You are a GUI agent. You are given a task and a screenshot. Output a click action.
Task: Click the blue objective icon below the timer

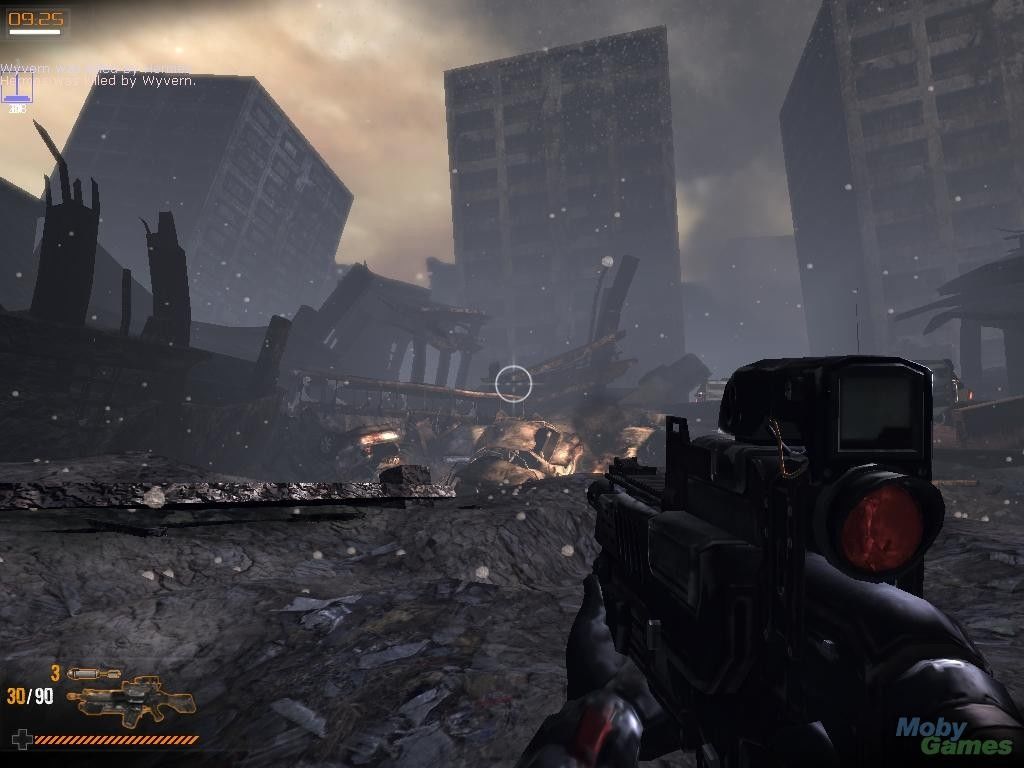tap(18, 88)
